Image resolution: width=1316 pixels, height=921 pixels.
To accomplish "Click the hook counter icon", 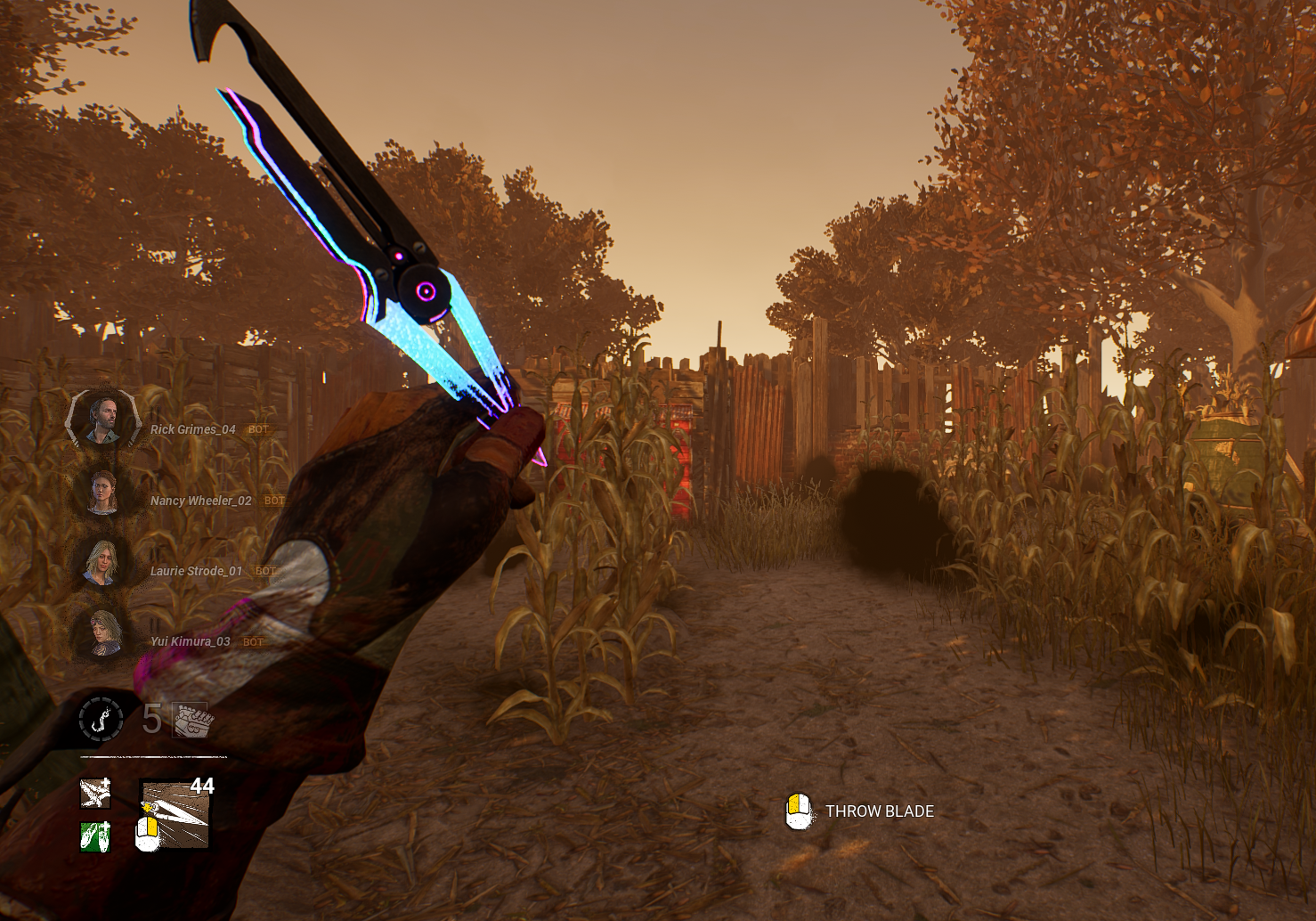I will click(x=102, y=718).
